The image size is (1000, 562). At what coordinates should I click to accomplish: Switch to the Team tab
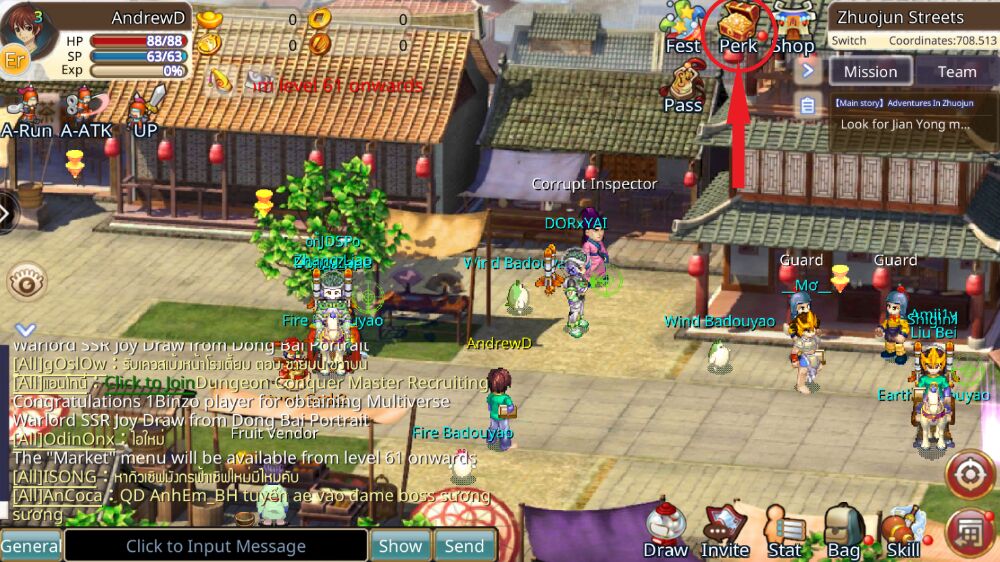[956, 71]
